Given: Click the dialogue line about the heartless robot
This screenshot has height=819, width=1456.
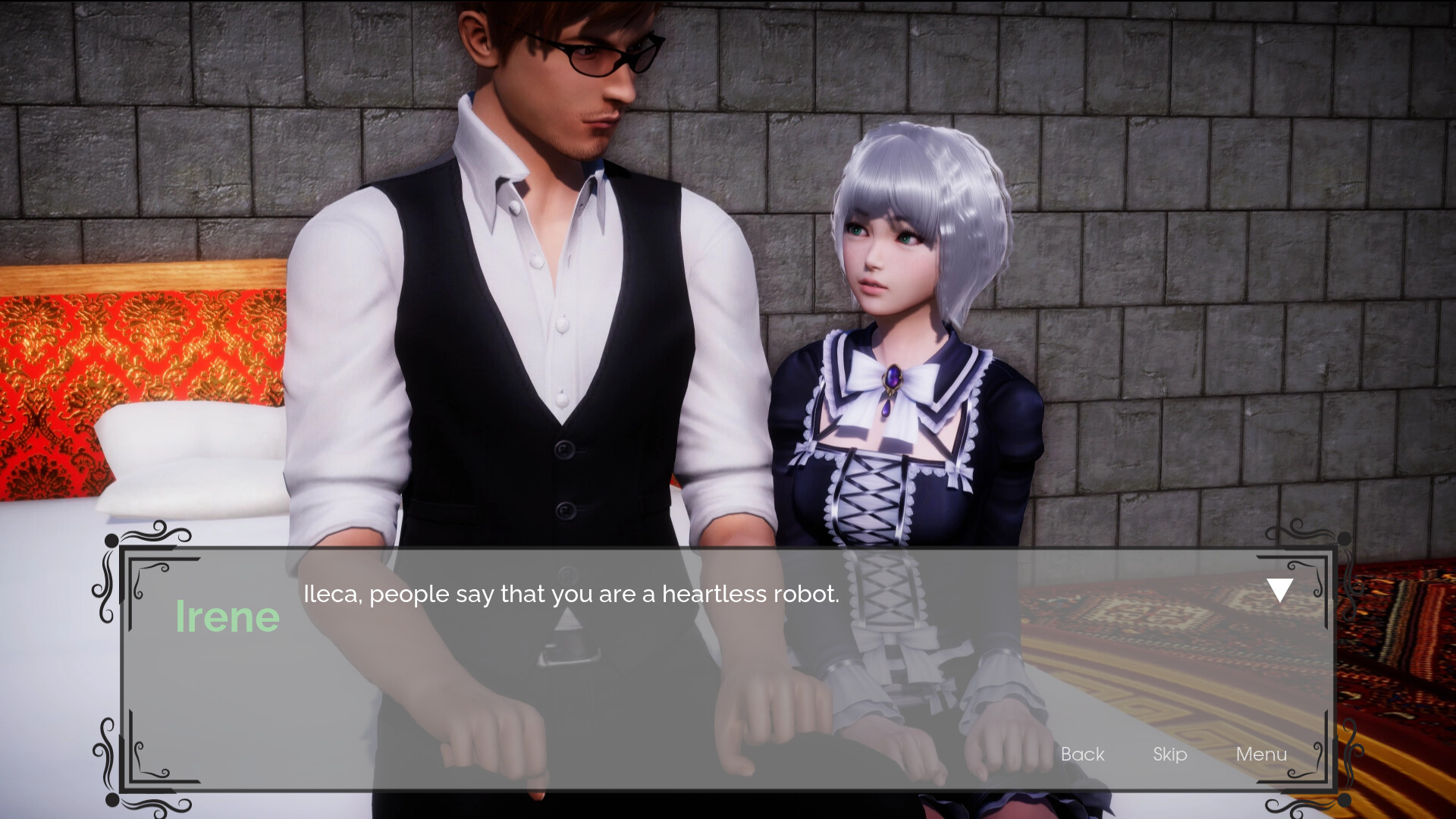Looking at the screenshot, I should (x=571, y=595).
